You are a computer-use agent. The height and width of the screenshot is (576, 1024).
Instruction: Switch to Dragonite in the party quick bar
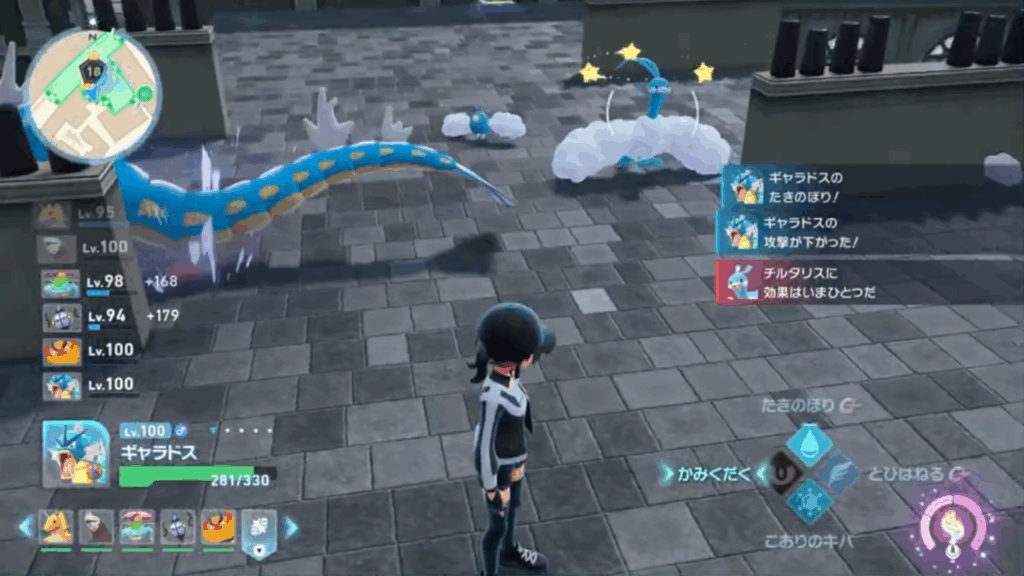[x=56, y=525]
